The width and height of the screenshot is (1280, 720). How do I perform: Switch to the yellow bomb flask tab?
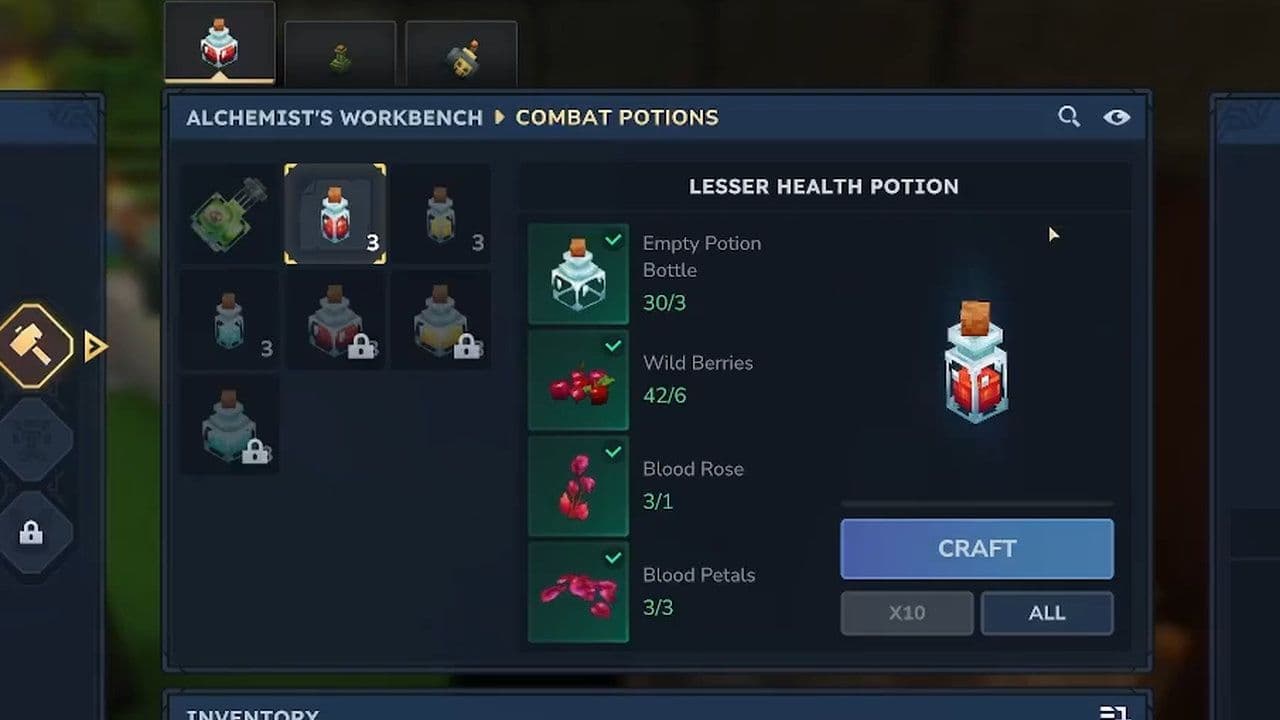(x=461, y=56)
